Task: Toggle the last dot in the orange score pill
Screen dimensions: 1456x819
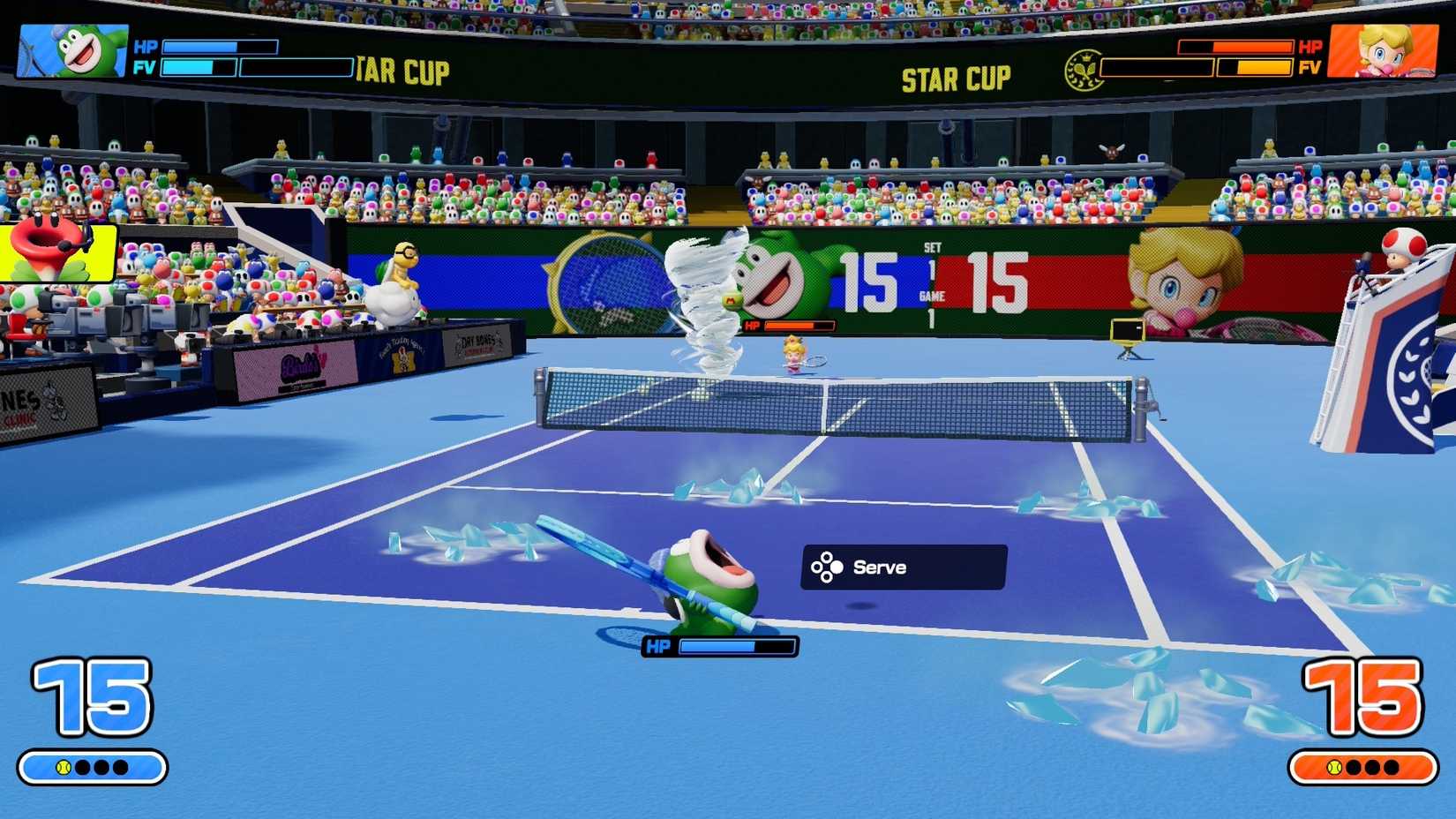Action: pyautogui.click(x=1392, y=766)
